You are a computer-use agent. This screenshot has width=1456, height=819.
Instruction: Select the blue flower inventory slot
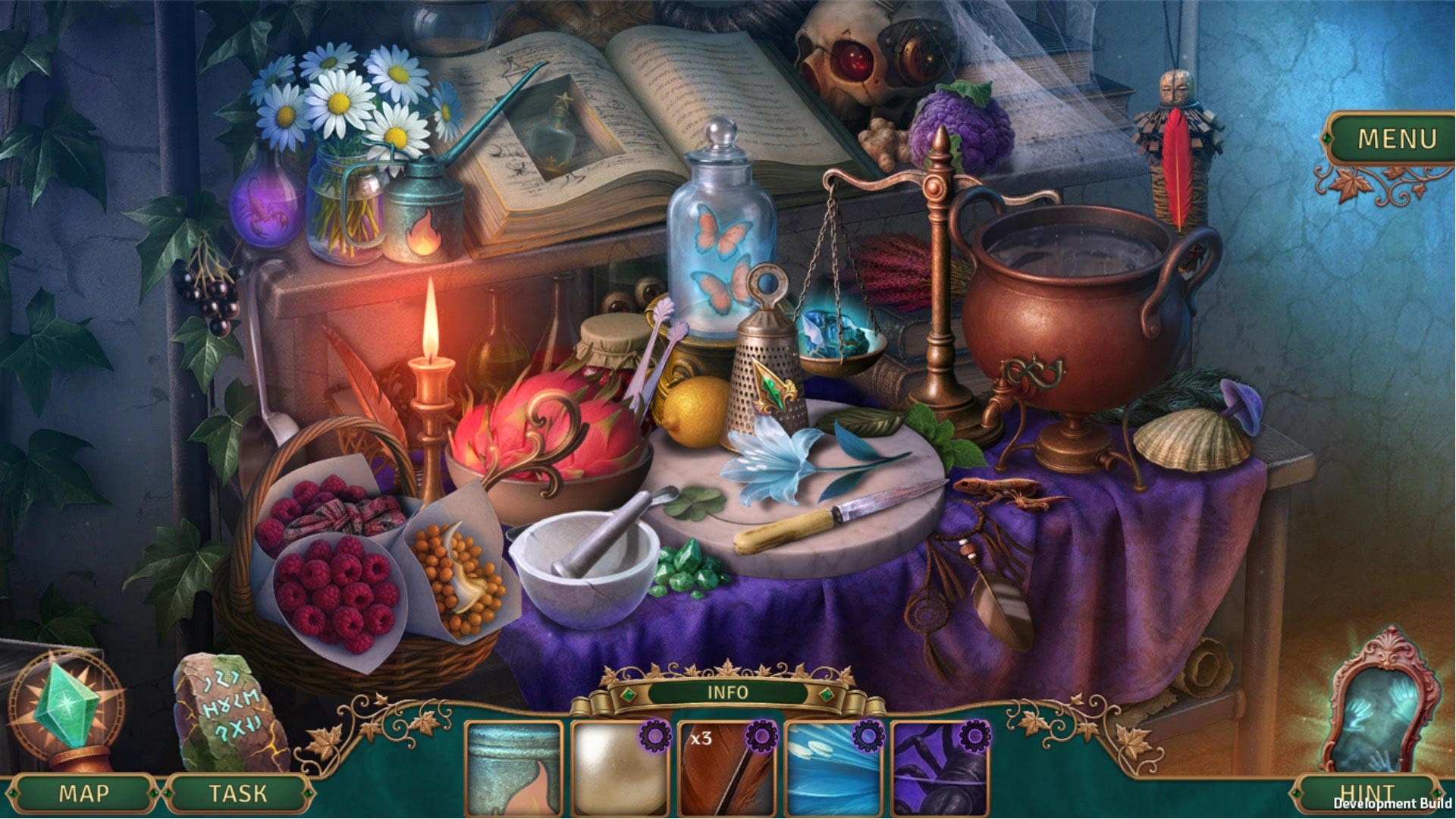834,768
